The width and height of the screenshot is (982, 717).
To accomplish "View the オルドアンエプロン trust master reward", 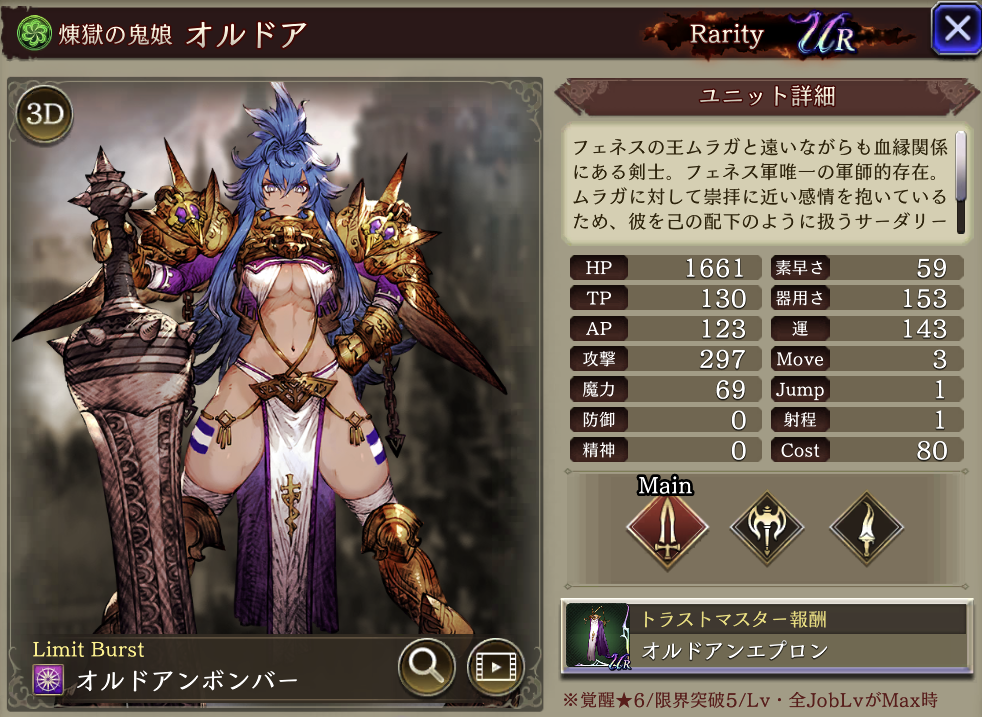I will click(x=767, y=635).
